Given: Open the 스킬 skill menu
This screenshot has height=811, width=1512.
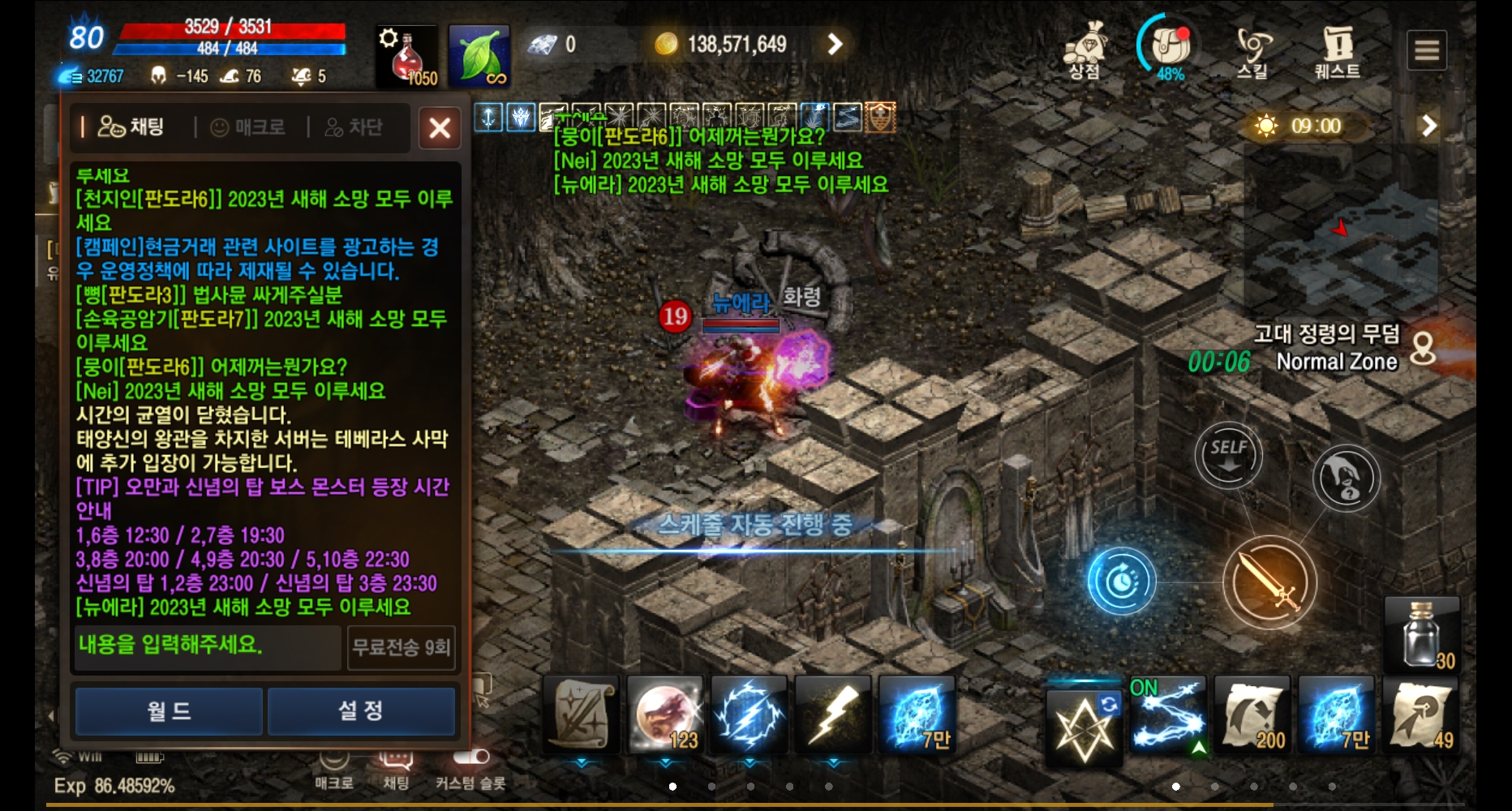Looking at the screenshot, I should coord(1252,50).
